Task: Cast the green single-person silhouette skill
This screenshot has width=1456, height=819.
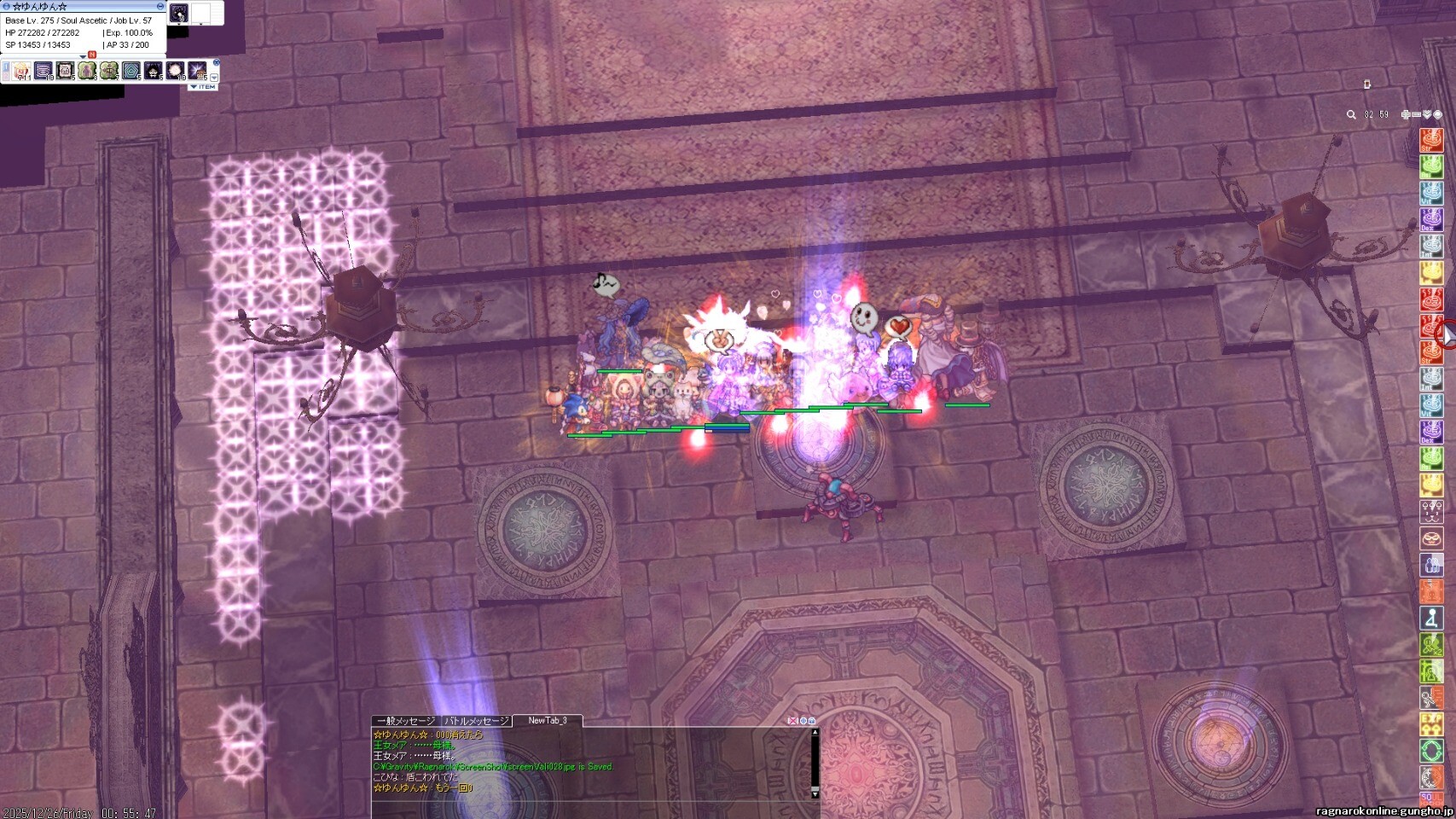Action: [87, 71]
